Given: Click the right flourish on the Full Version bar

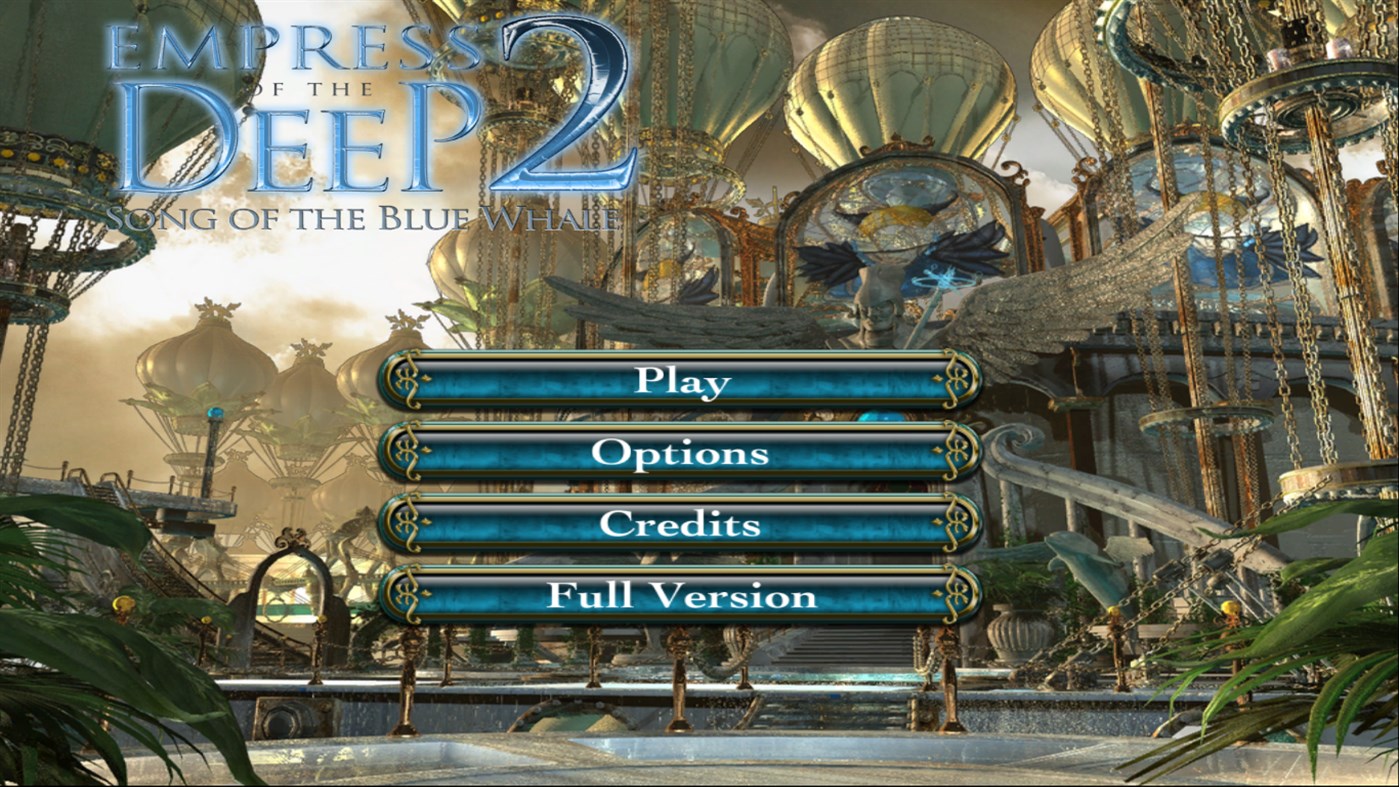Looking at the screenshot, I should pos(958,595).
